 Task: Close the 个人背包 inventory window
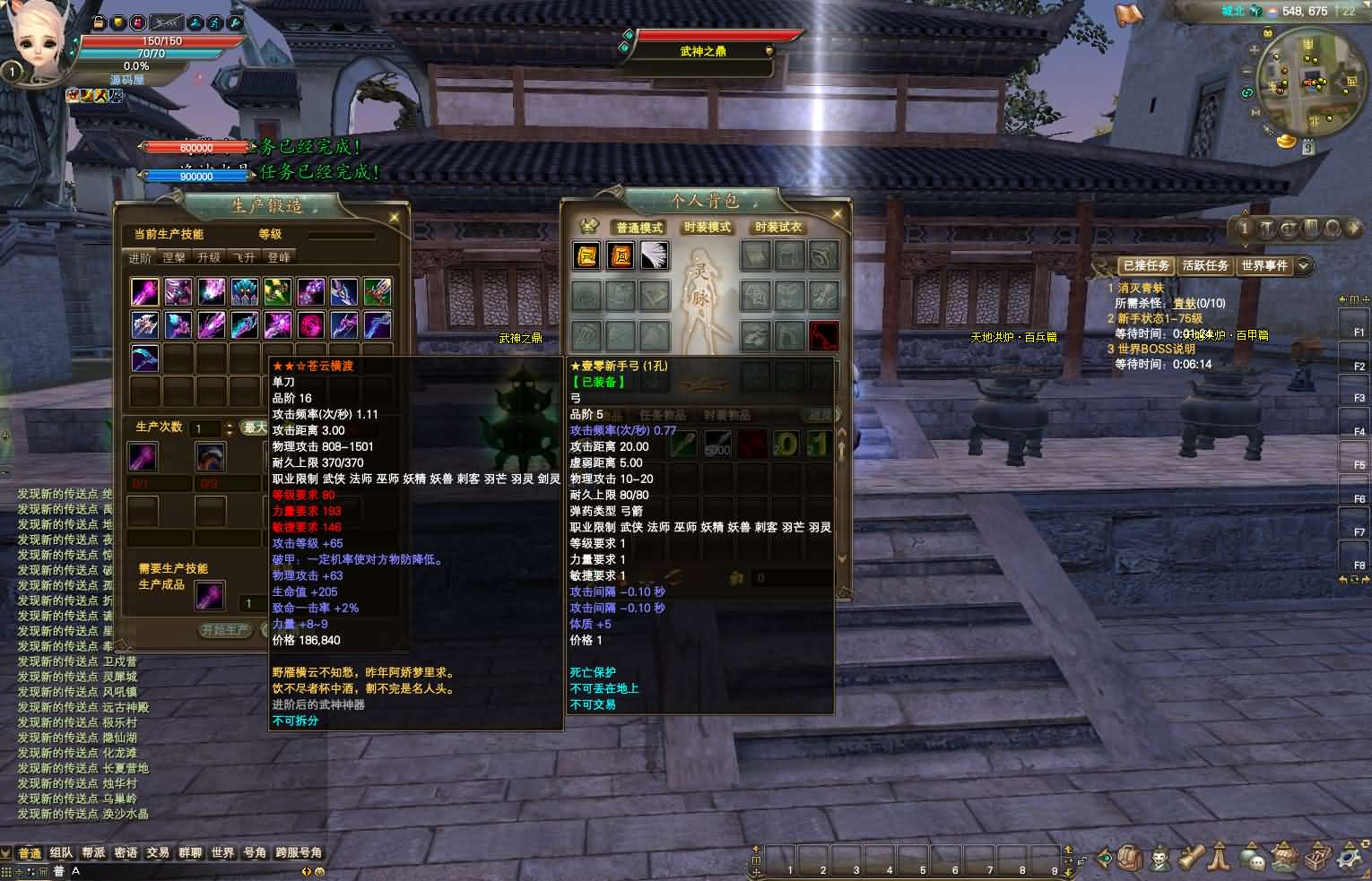tap(837, 214)
